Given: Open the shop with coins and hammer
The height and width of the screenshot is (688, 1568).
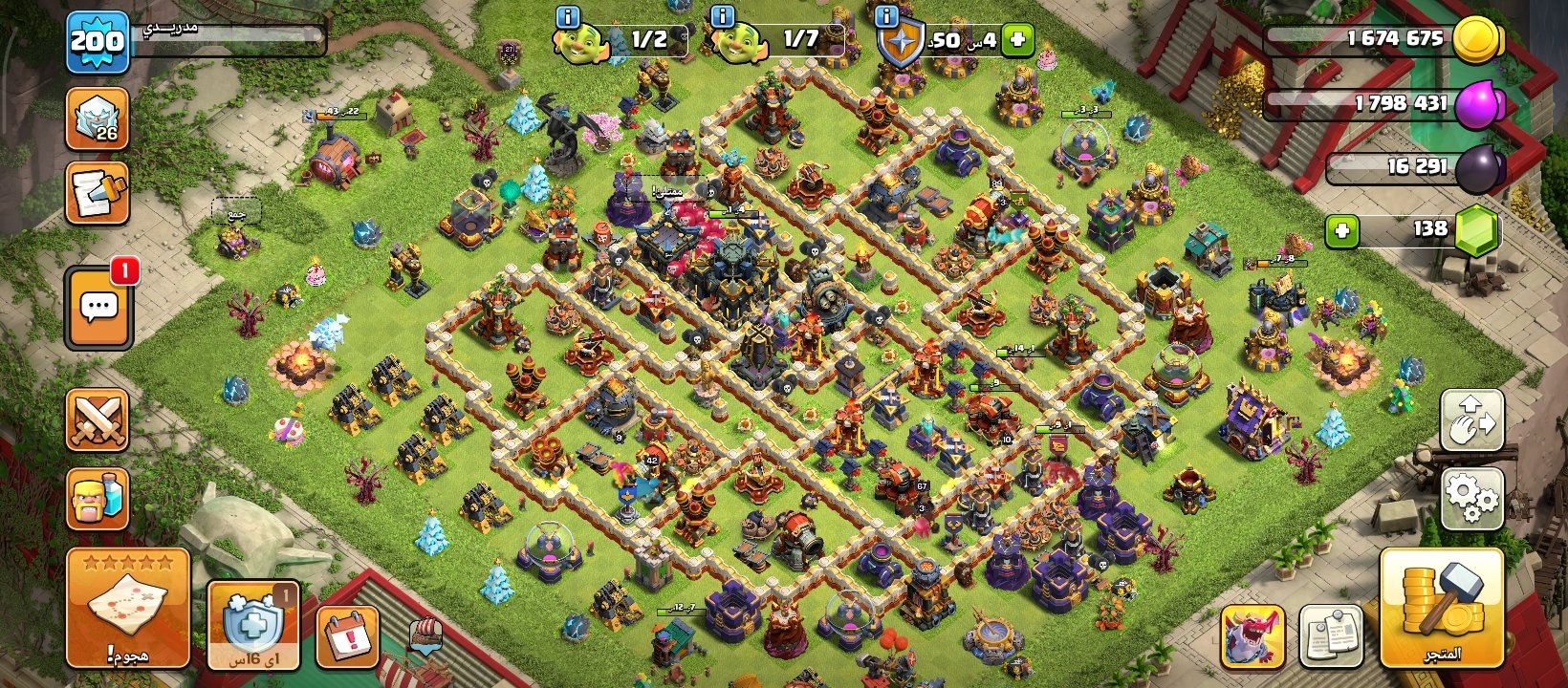Looking at the screenshot, I should (1442, 608).
